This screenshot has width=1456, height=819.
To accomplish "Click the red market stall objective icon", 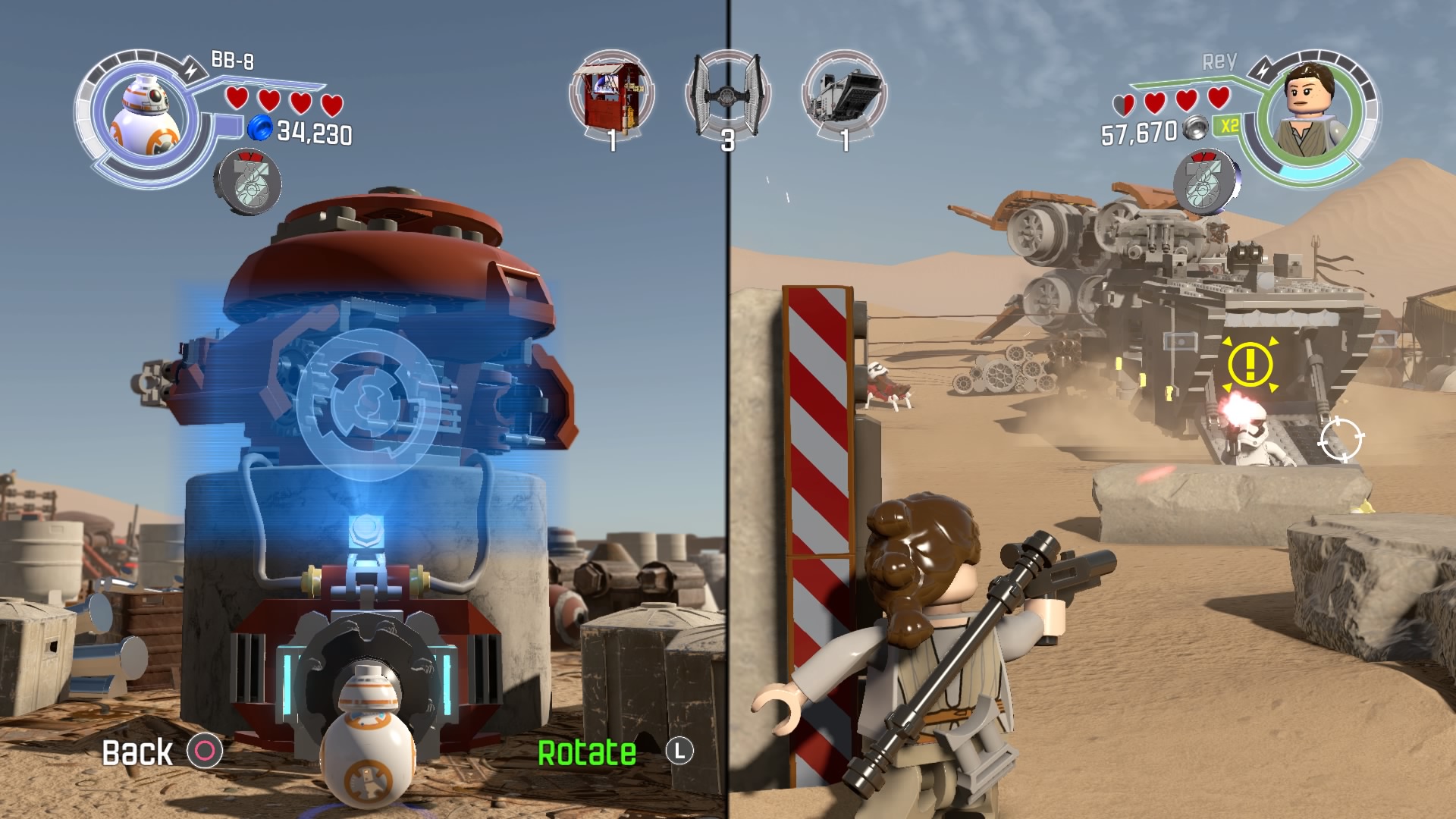I will 612,96.
